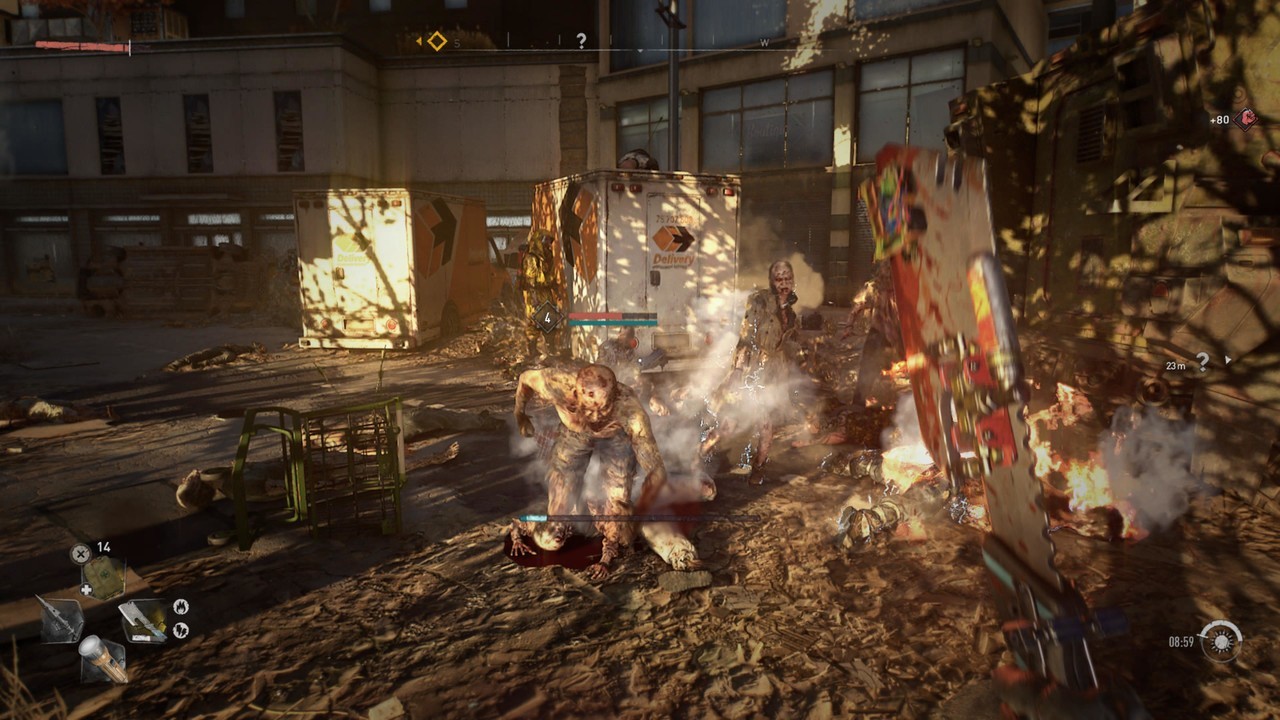Click the question mark objective at 23 m
This screenshot has height=720, width=1280.
tap(1202, 362)
